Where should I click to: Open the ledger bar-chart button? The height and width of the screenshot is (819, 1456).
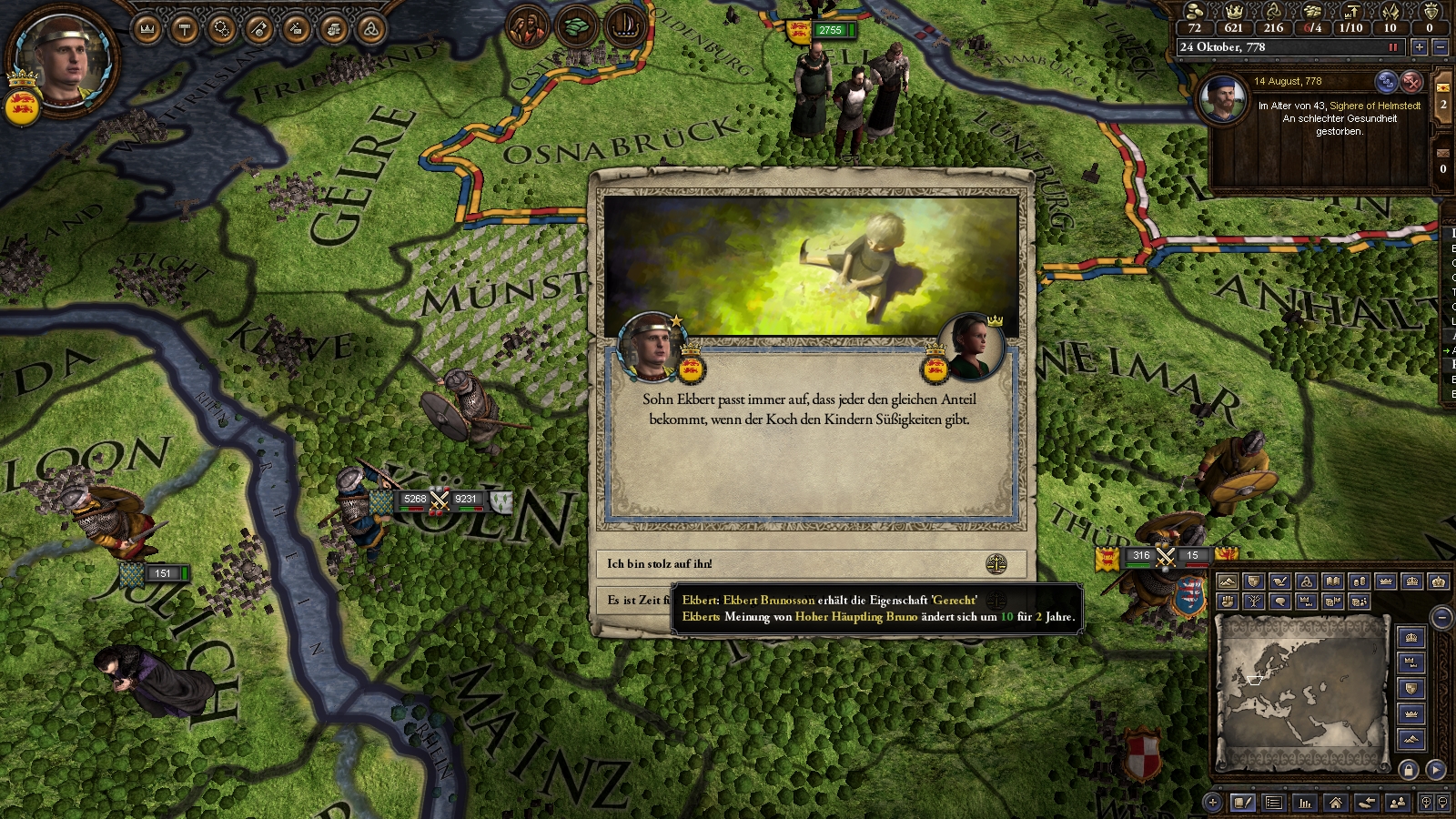pos(1305,803)
